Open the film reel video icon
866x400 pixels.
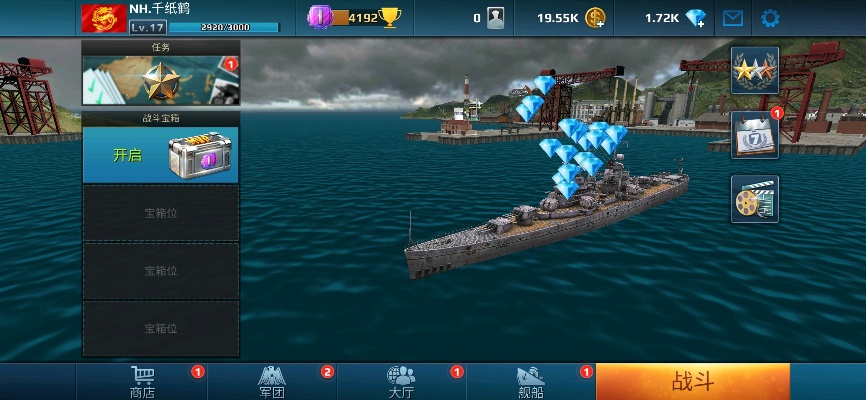[x=754, y=199]
